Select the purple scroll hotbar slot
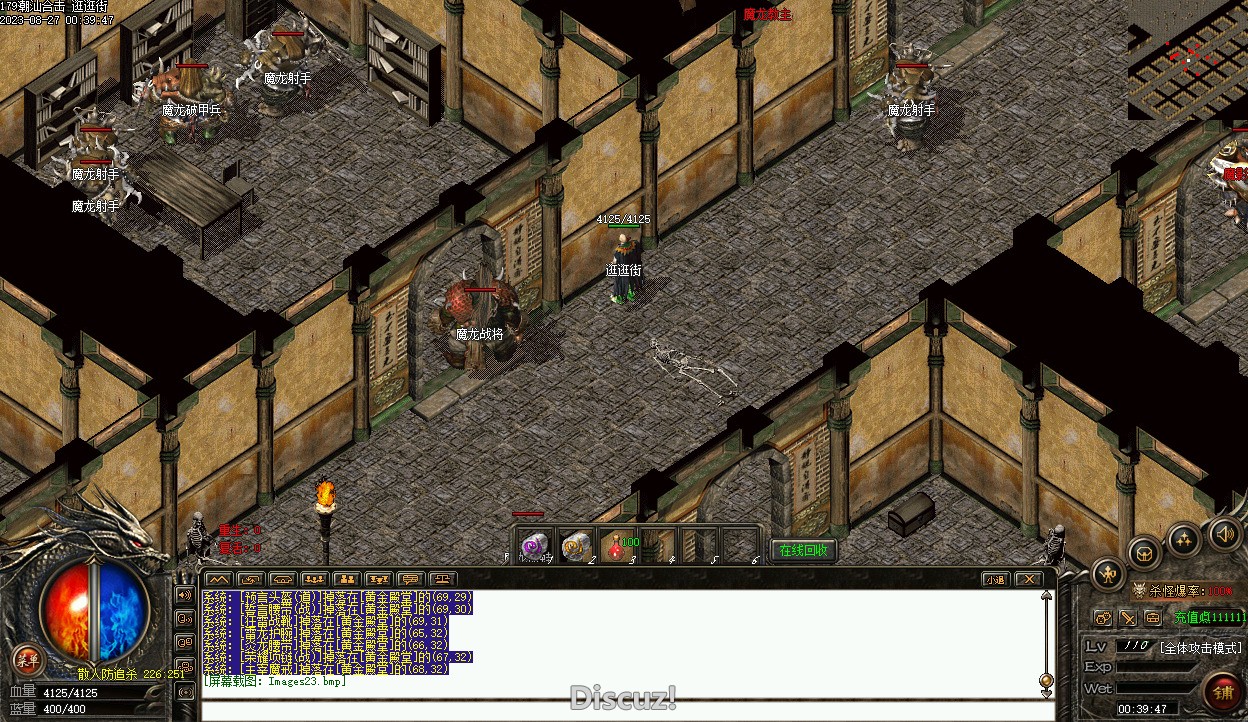Screen dimensions: 1248x722 pos(535,546)
